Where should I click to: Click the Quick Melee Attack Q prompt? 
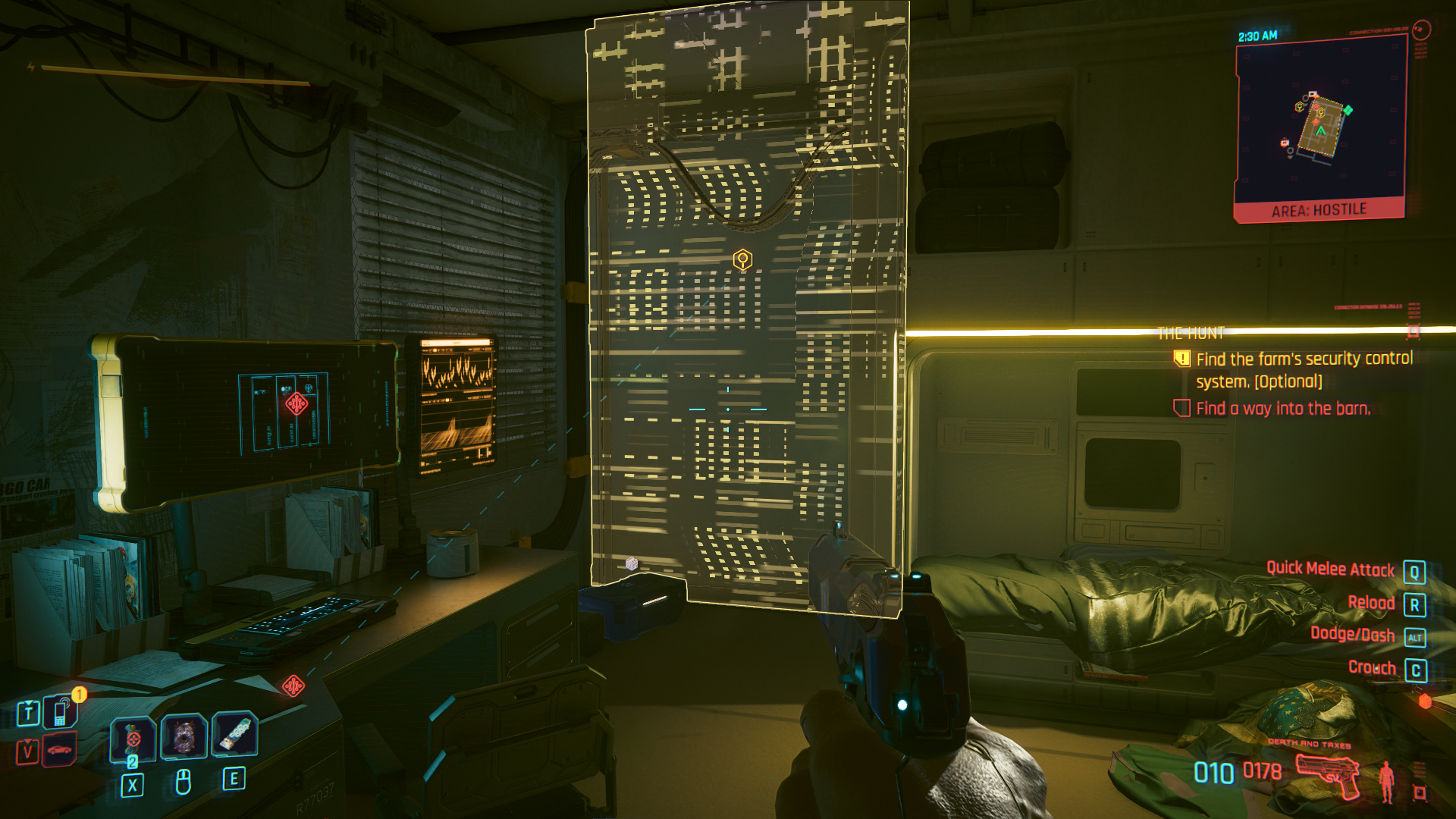tap(1417, 570)
